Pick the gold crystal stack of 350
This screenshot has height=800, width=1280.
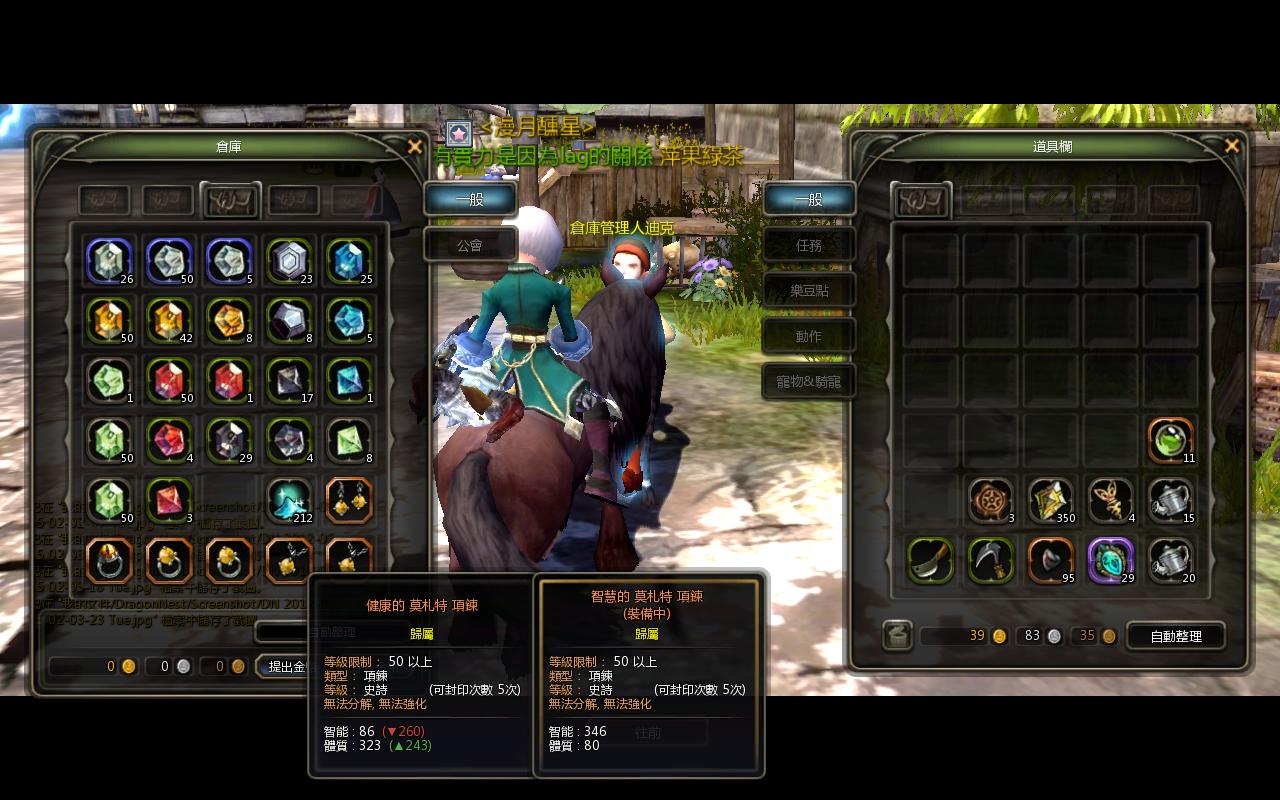pyautogui.click(x=1050, y=500)
